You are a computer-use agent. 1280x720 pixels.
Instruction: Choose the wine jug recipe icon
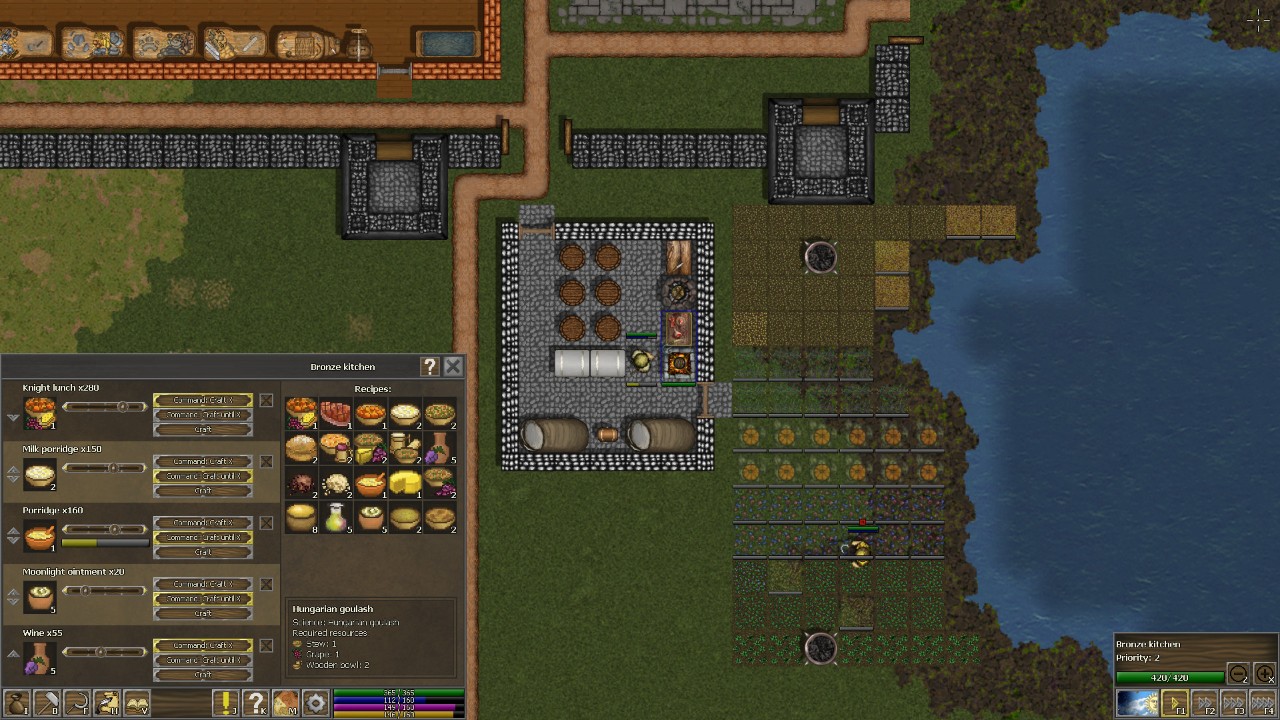pos(439,447)
